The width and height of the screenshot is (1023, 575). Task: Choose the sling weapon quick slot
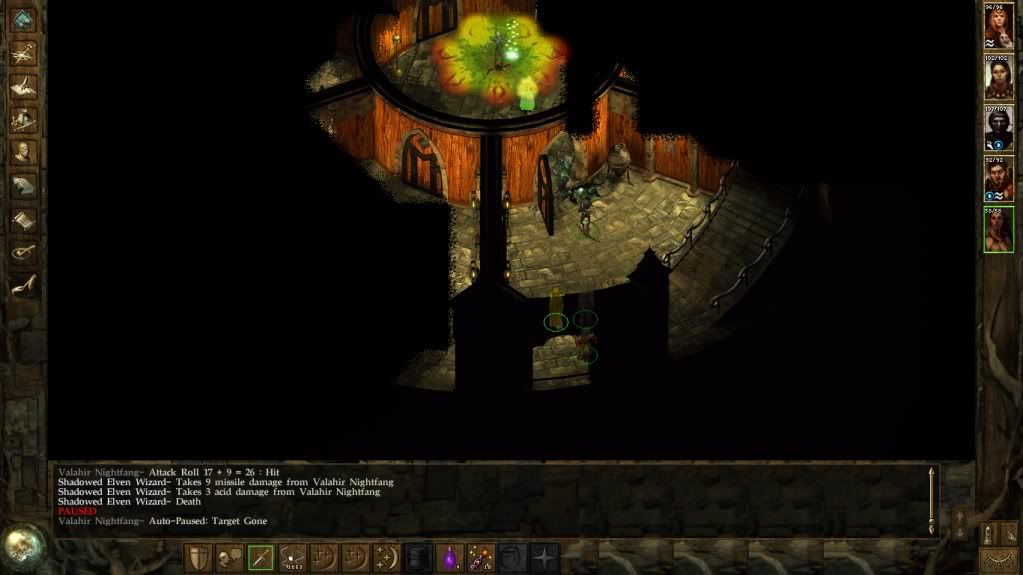292,558
